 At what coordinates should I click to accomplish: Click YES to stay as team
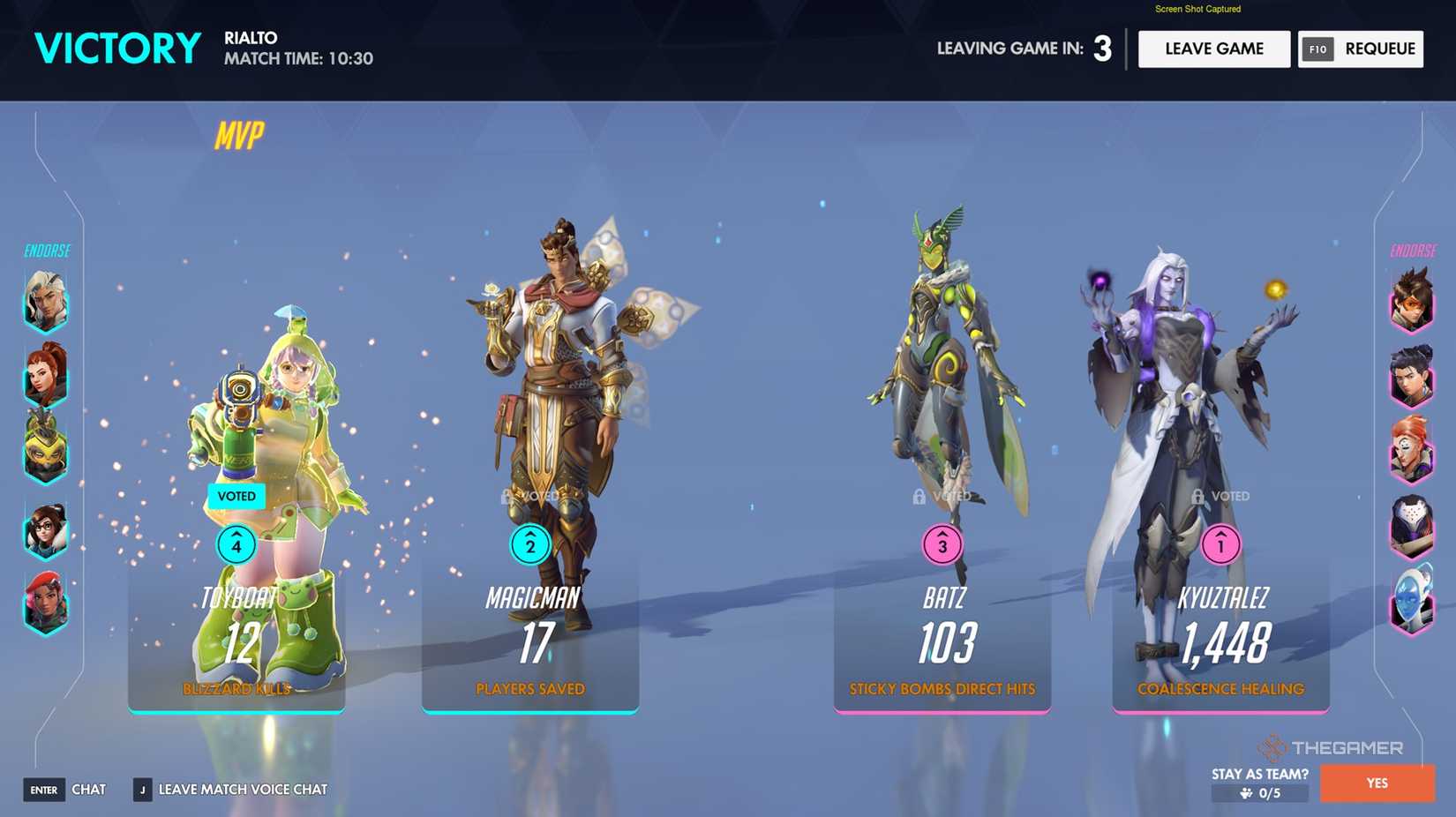pos(1377,783)
